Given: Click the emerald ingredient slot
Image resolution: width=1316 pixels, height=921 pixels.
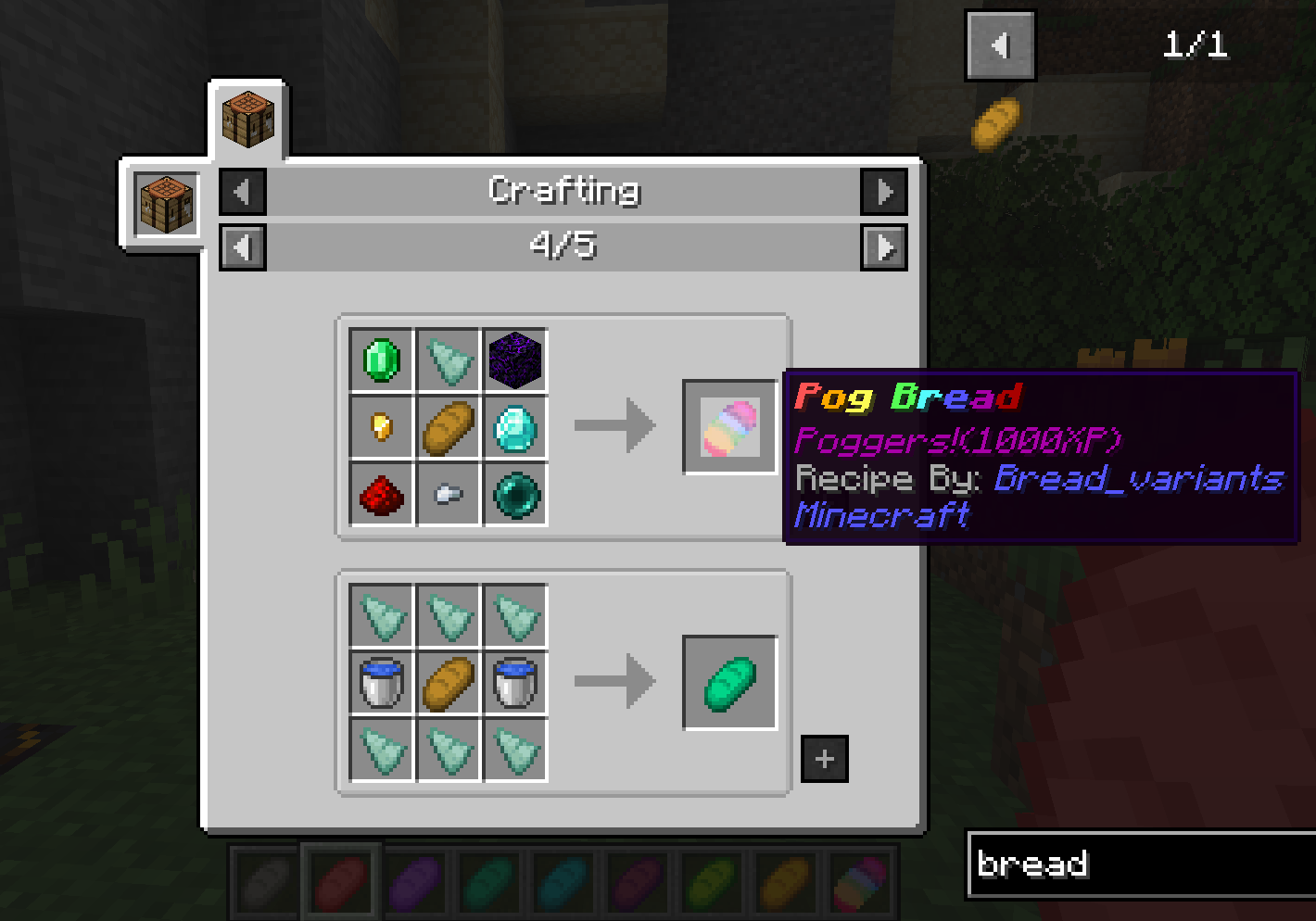Looking at the screenshot, I should [x=382, y=360].
